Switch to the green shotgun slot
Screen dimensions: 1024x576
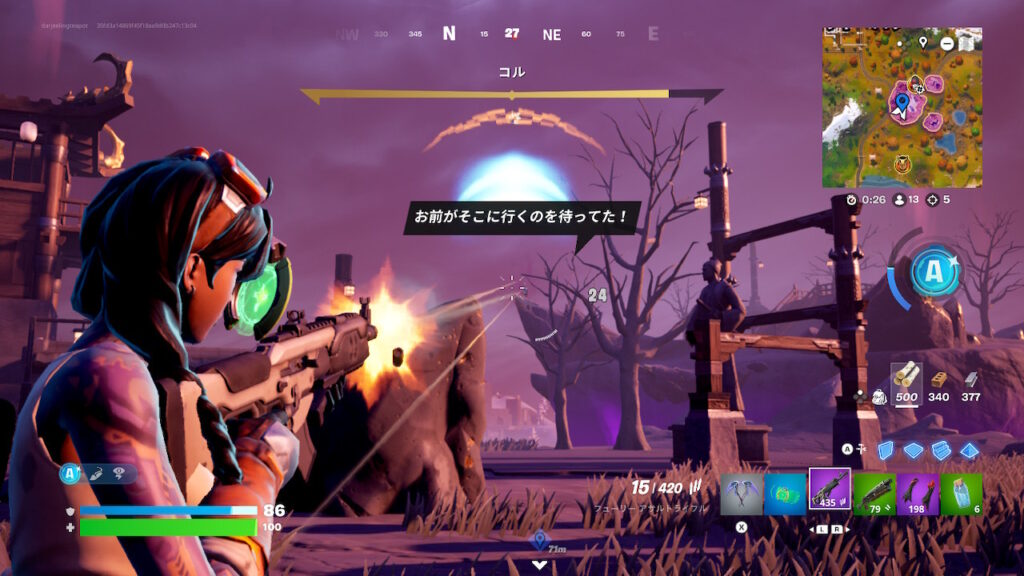click(x=873, y=492)
